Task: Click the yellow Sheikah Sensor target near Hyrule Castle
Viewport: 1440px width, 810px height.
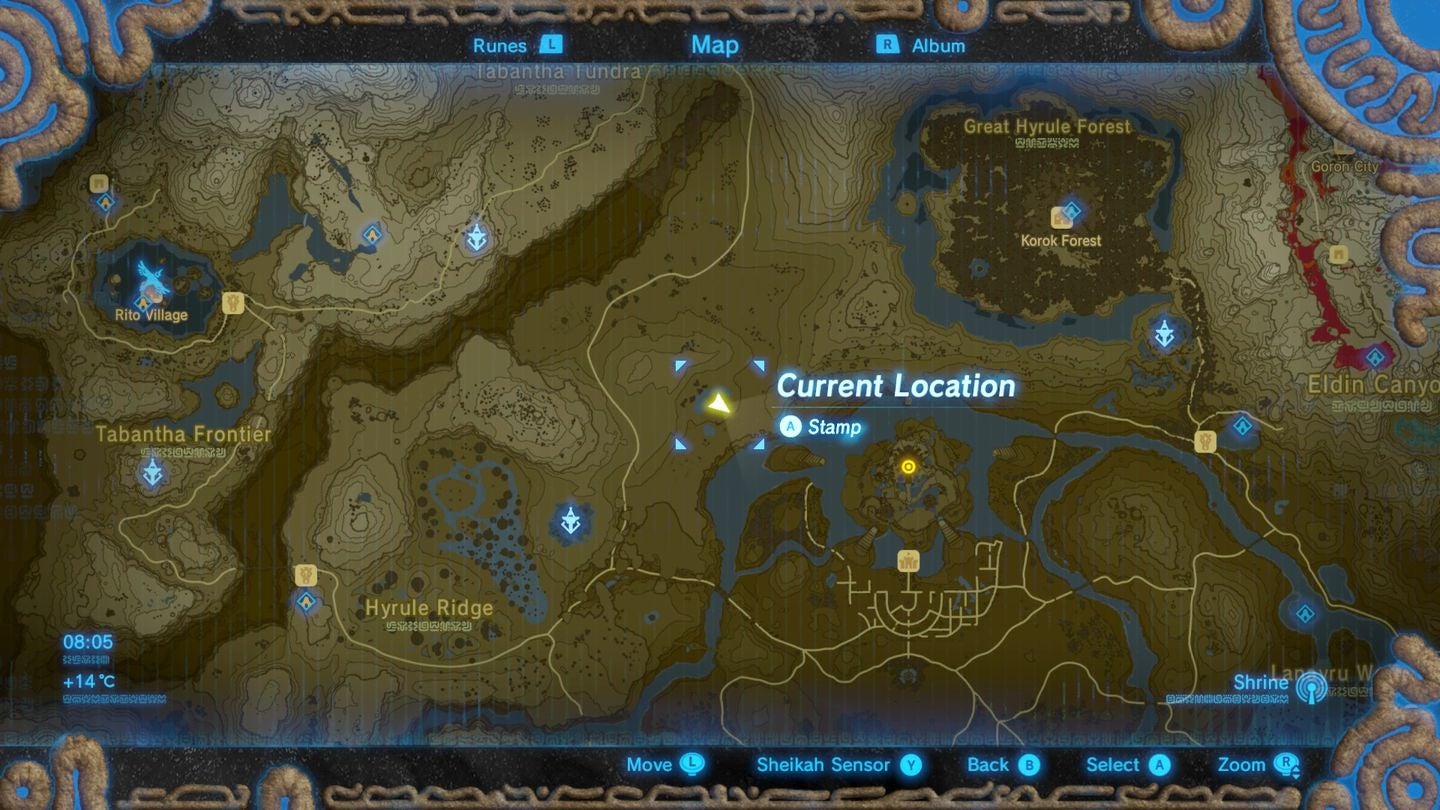Action: [x=908, y=466]
